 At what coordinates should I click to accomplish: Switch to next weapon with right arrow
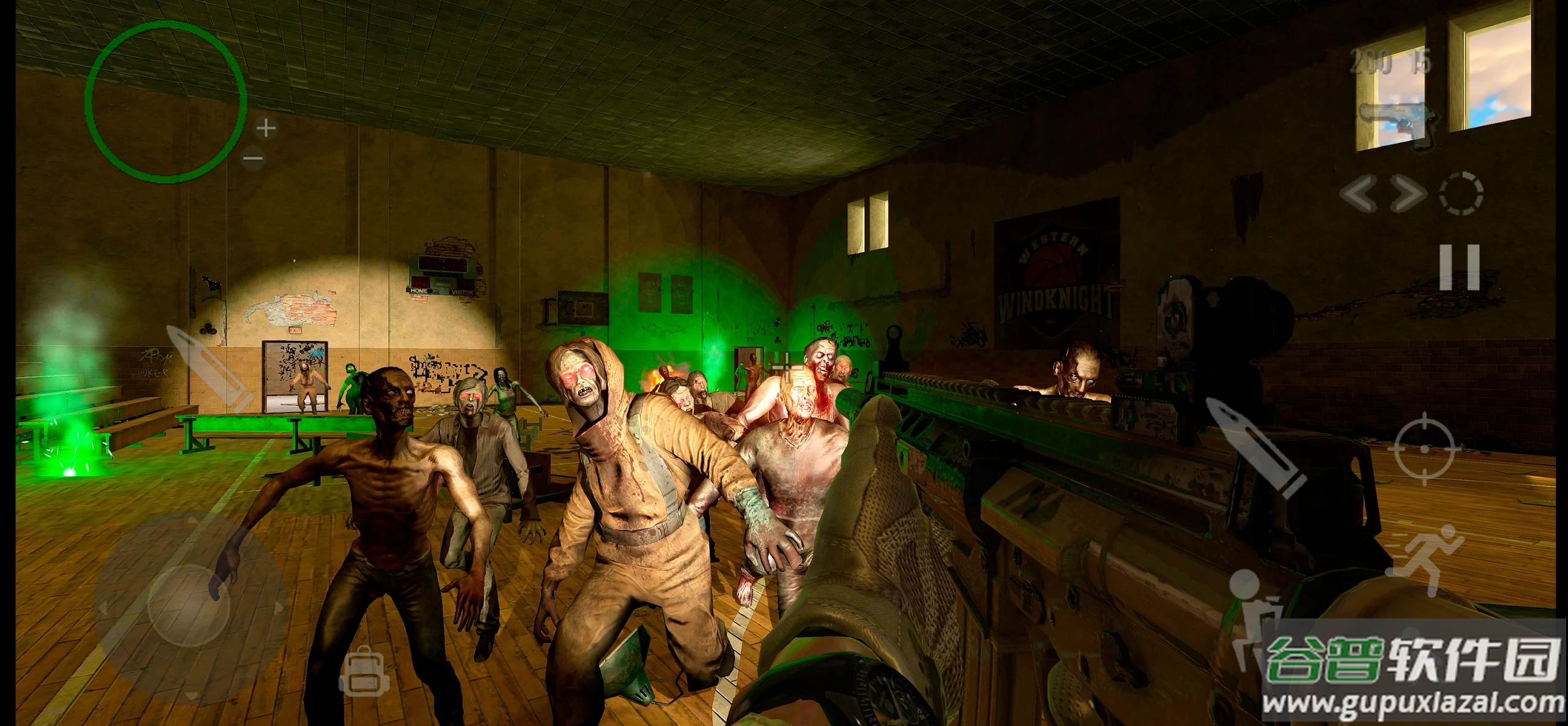(1407, 194)
